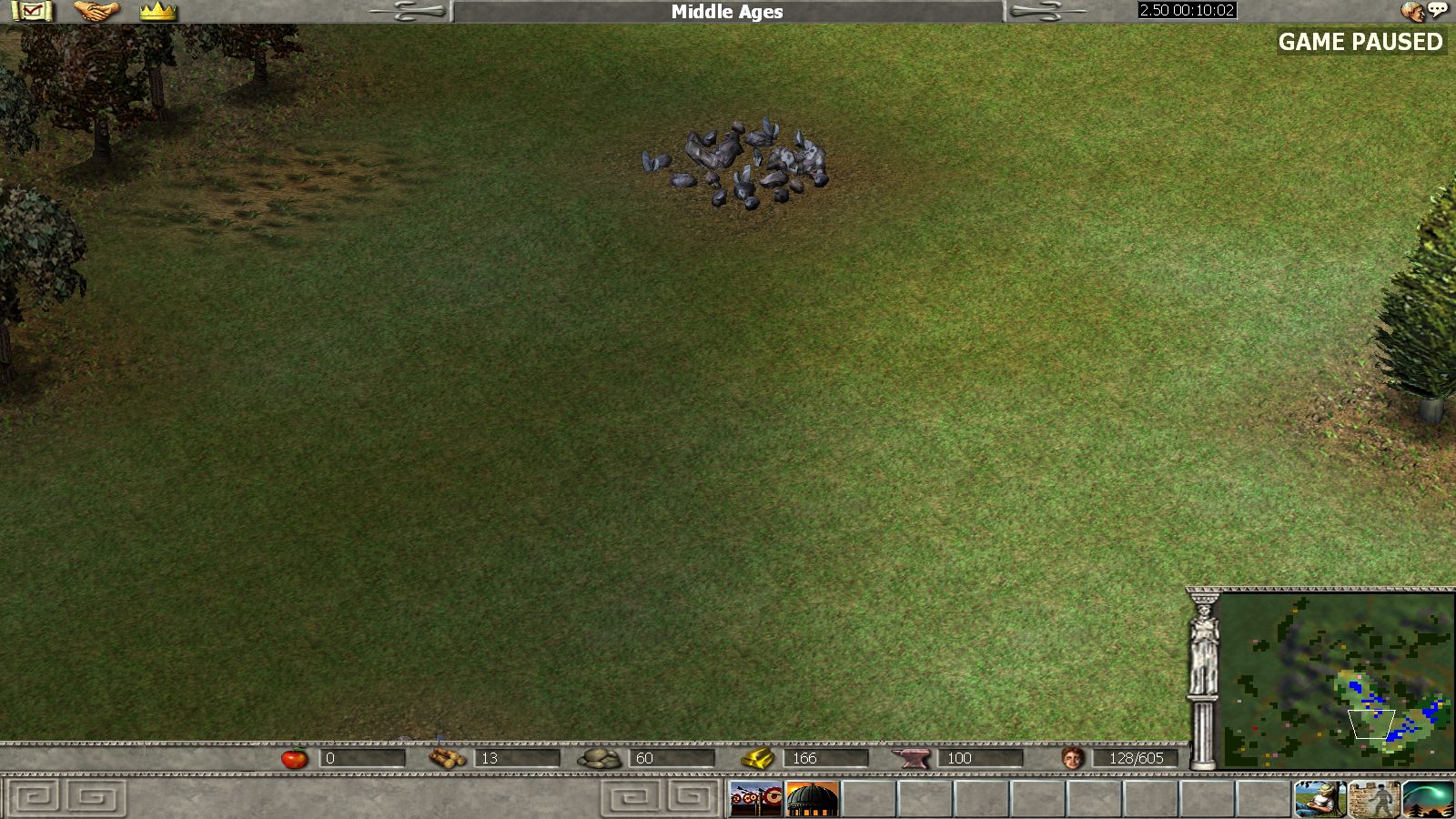The height and width of the screenshot is (819, 1456).
Task: Select the domed building button
Action: point(811,799)
